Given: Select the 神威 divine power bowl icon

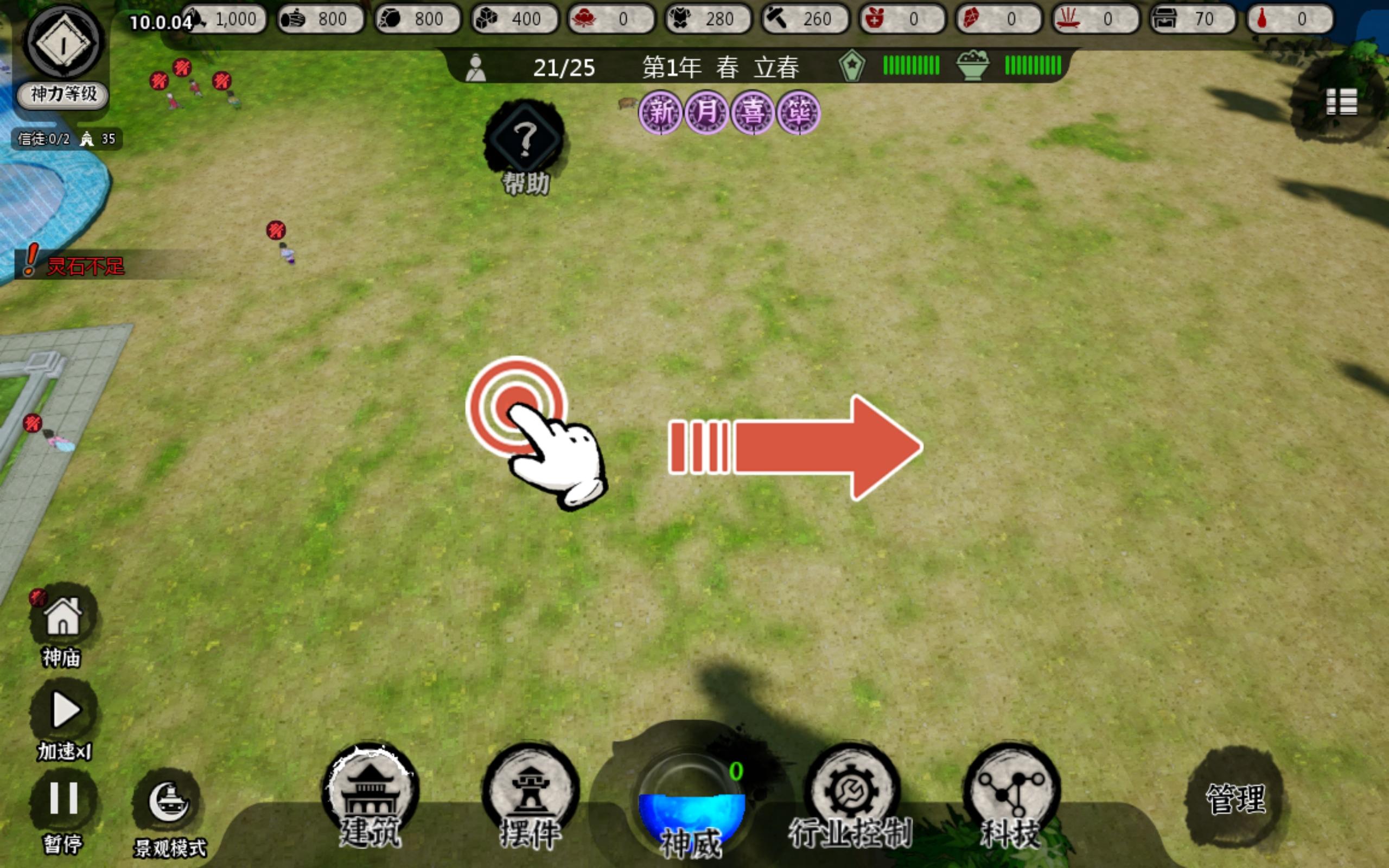Looking at the screenshot, I should pos(691,803).
